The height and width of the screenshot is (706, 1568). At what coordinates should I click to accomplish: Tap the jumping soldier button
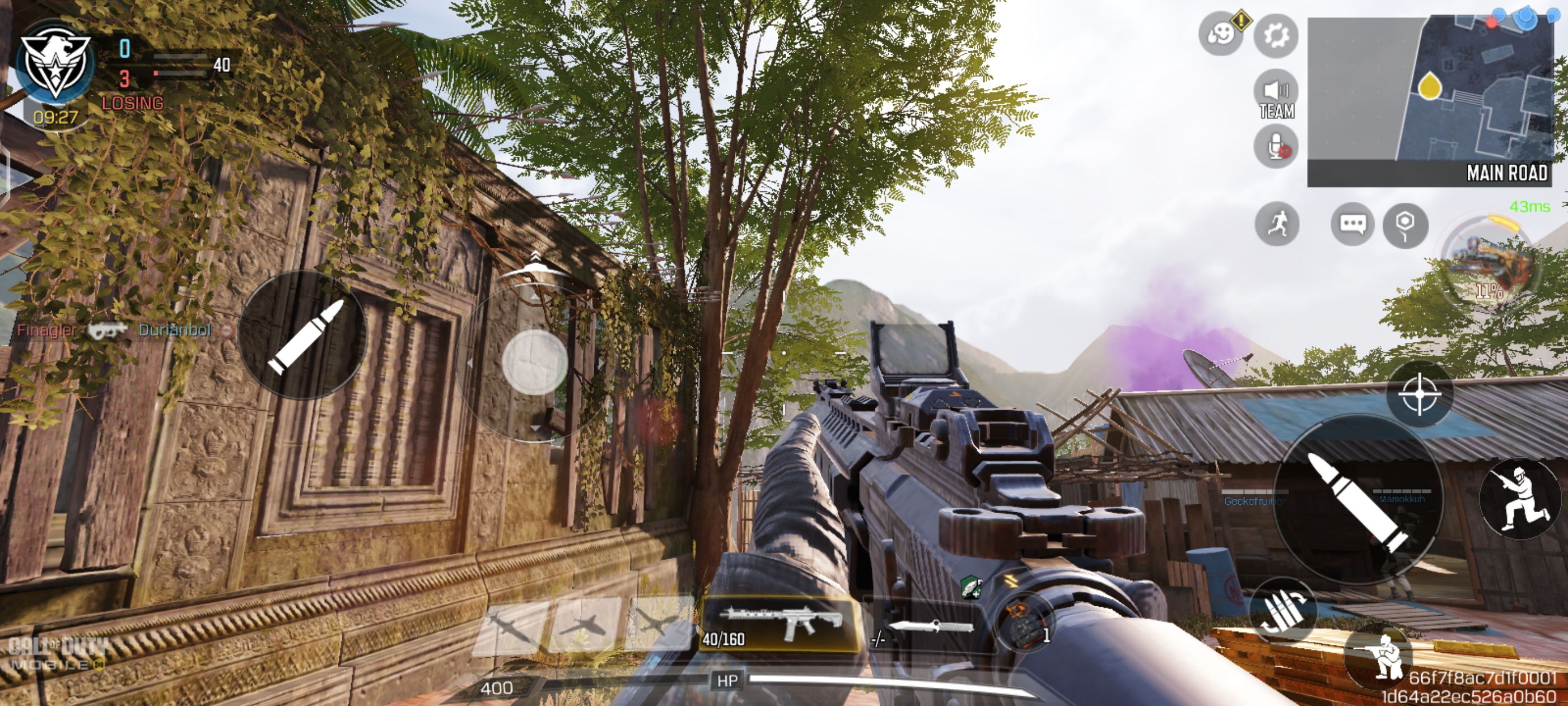click(x=1519, y=498)
